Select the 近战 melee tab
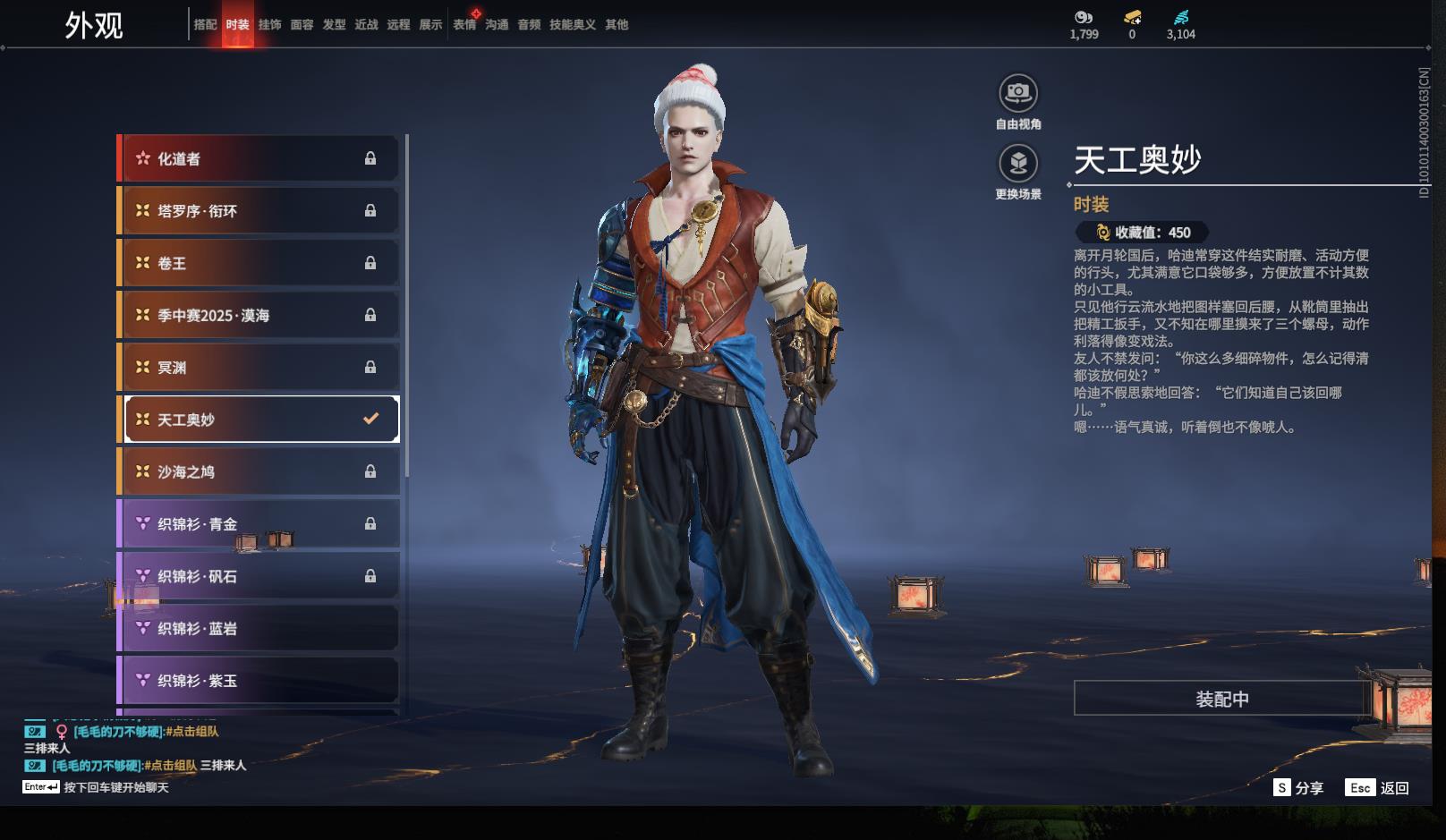The width and height of the screenshot is (1446, 840). pyautogui.click(x=366, y=25)
